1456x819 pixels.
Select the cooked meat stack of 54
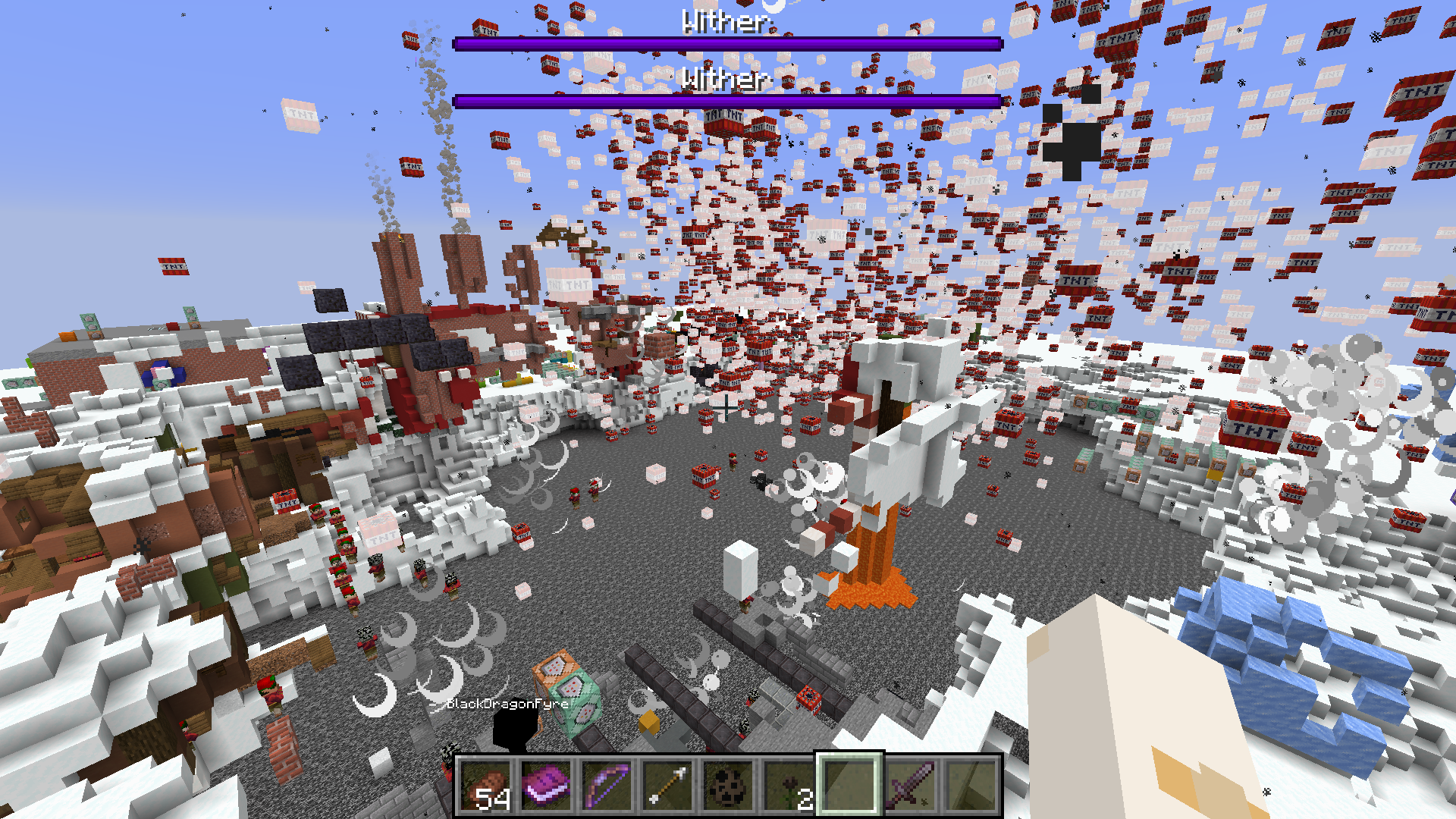pos(485,786)
